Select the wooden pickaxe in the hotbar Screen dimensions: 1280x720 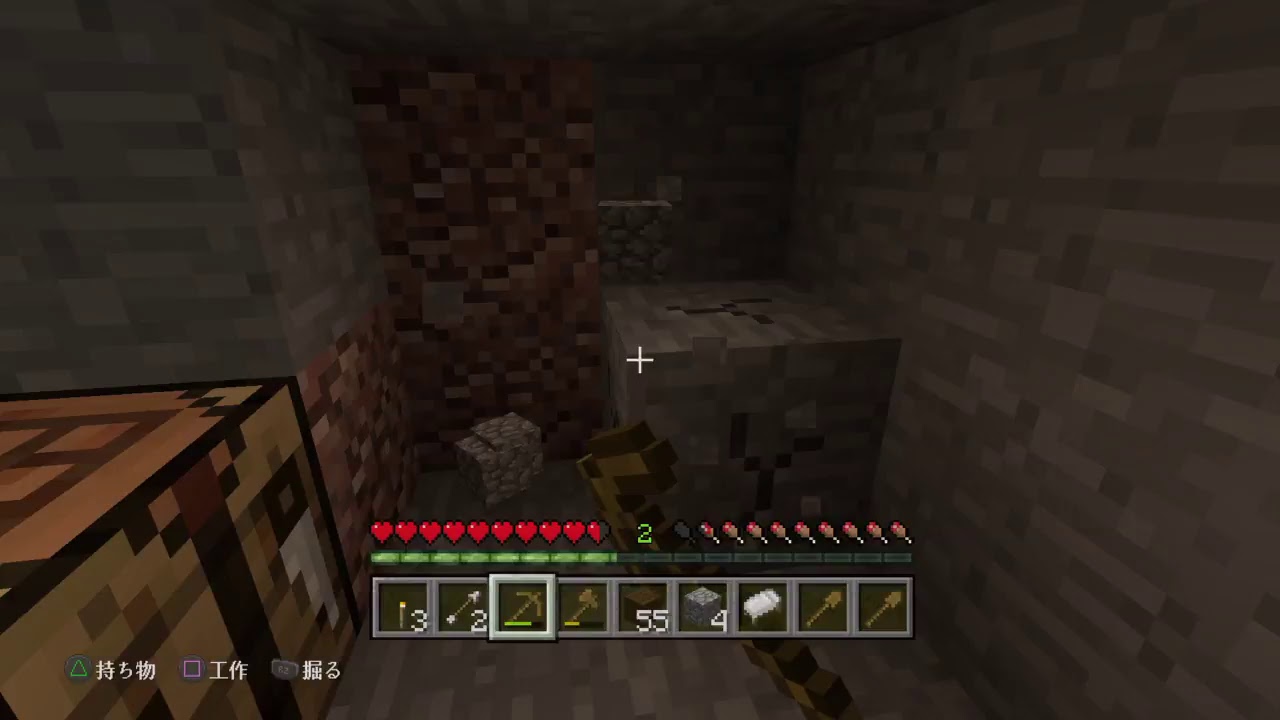click(523, 607)
